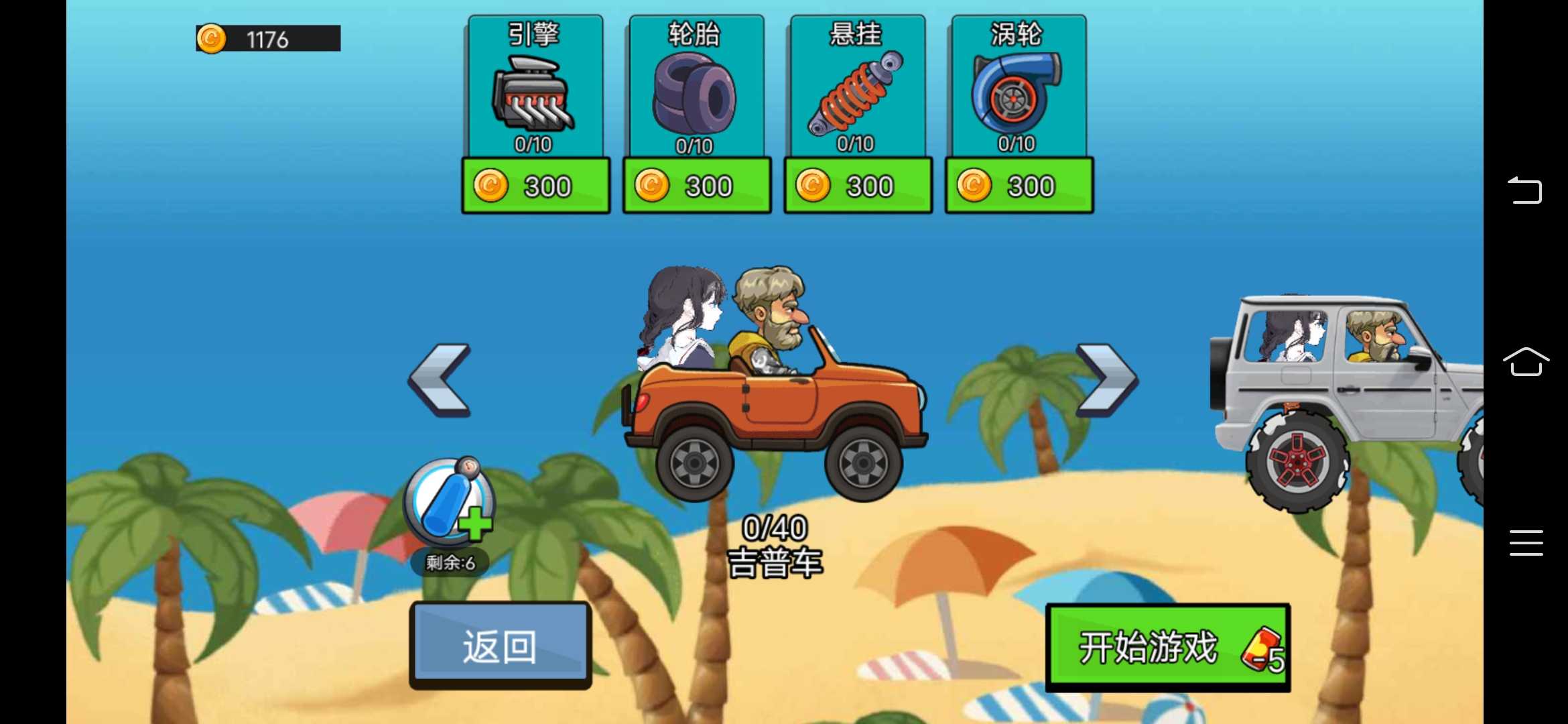Purchase the turbo upgrade for 300 coins
Viewport: 1568px width, 724px height.
click(1018, 186)
